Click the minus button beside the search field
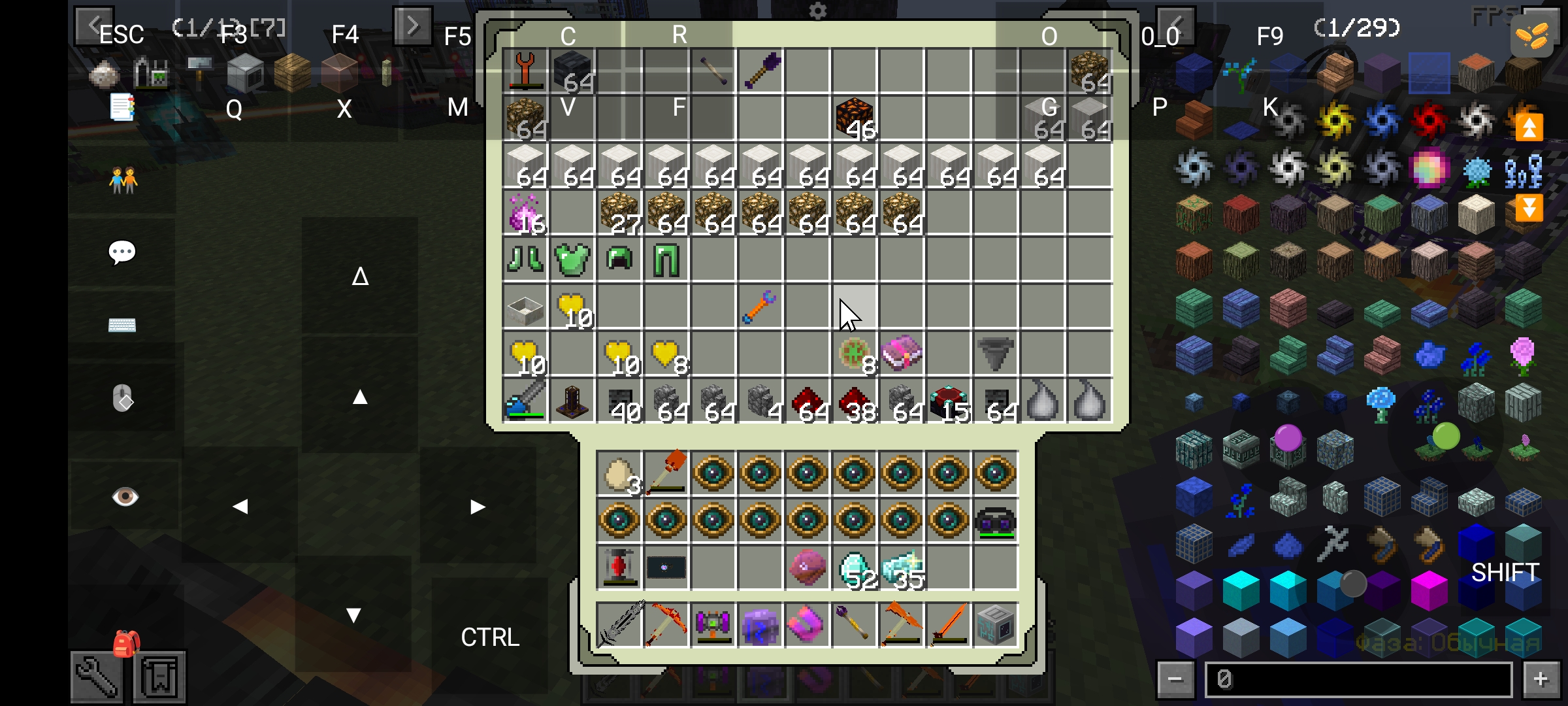Screen dimensions: 1568x706 point(1175,680)
